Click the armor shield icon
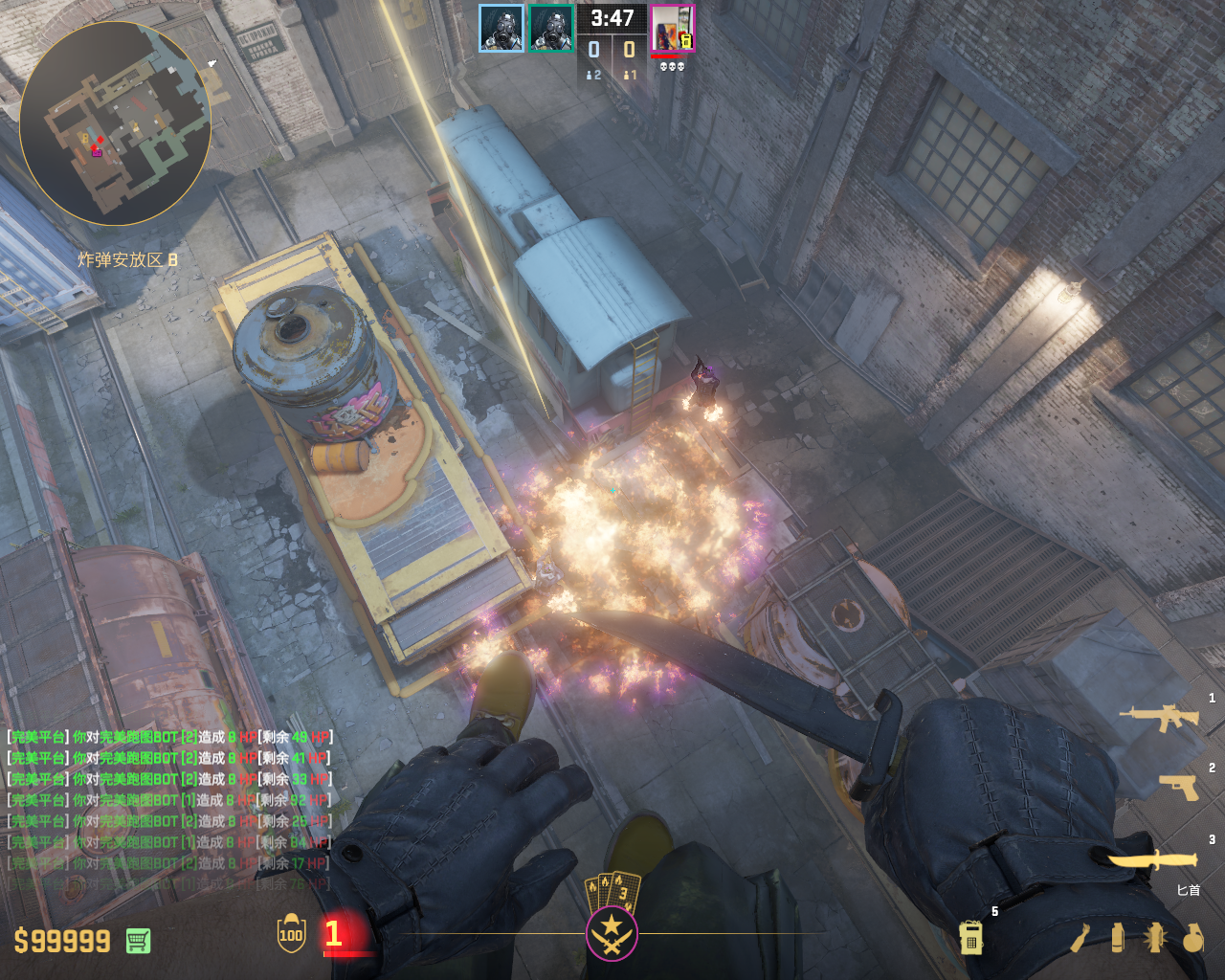This screenshot has height=980, width=1225. pos(291,934)
